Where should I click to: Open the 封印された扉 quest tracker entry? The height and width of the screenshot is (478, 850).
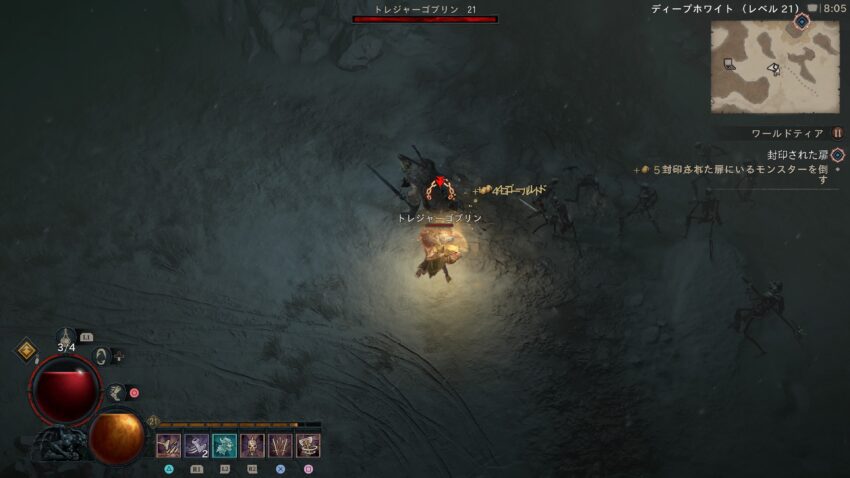797,155
